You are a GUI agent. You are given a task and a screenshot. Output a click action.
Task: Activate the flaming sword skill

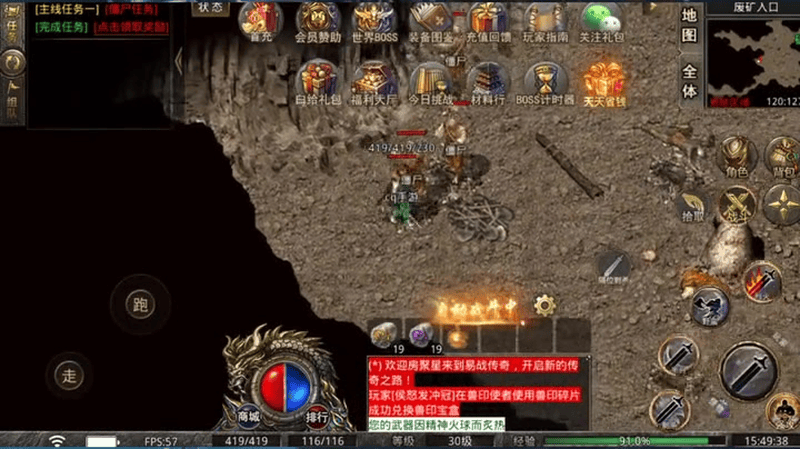(762, 281)
